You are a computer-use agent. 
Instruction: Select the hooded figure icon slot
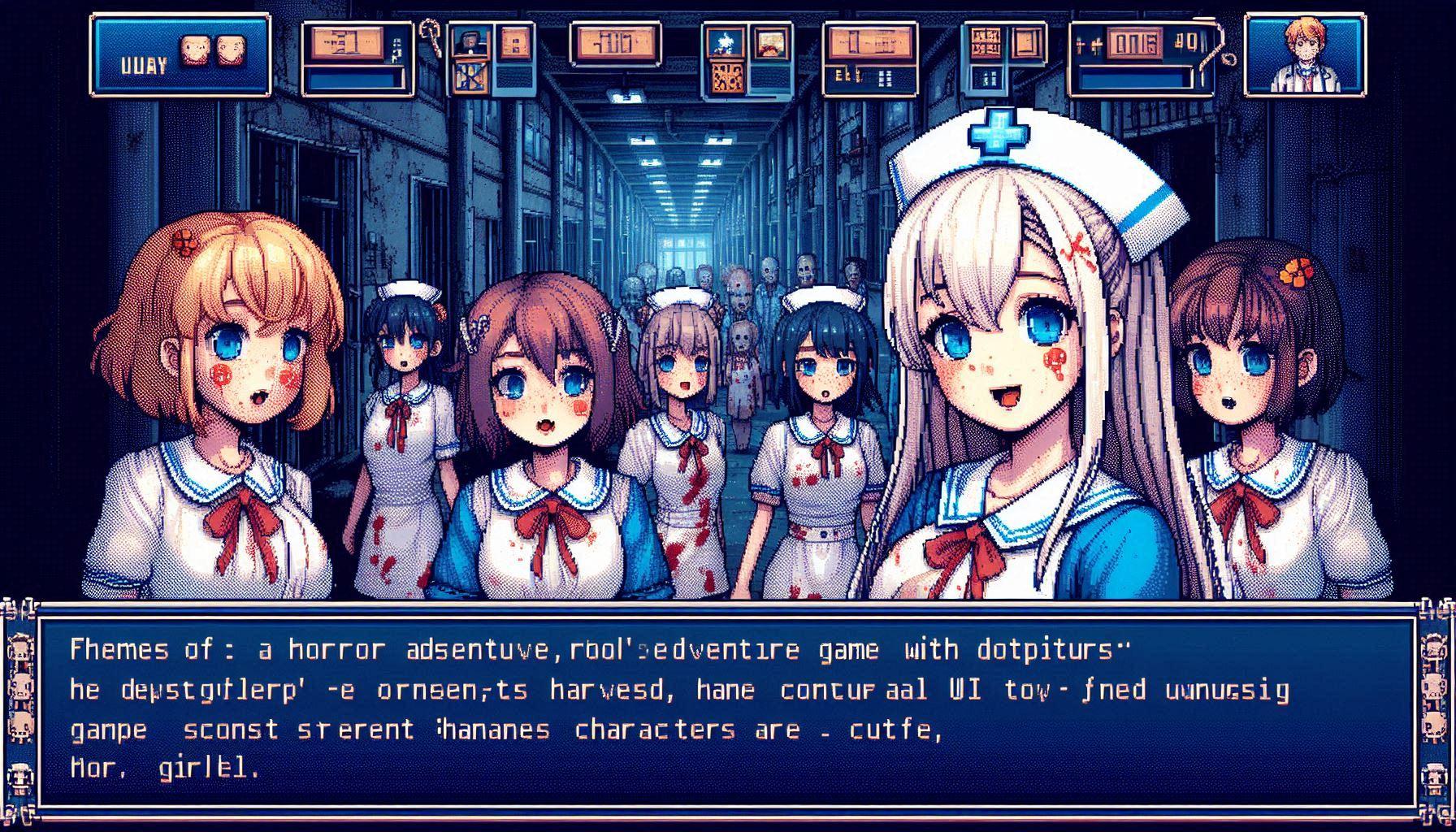(x=470, y=41)
